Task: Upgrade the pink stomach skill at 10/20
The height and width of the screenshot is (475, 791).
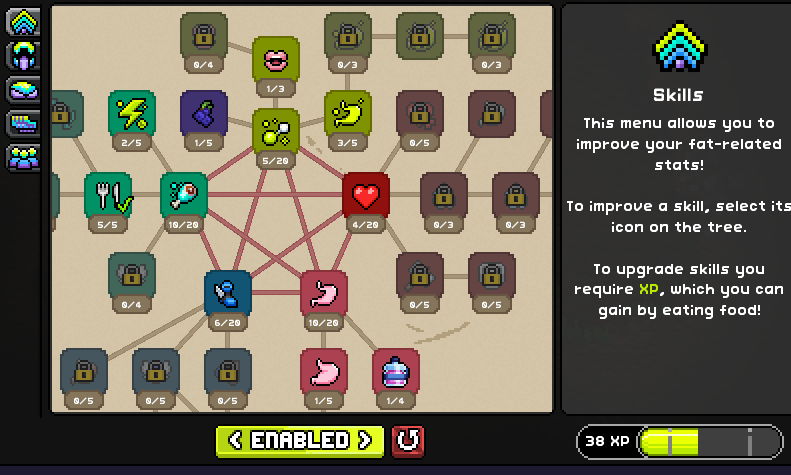Action: click(324, 294)
